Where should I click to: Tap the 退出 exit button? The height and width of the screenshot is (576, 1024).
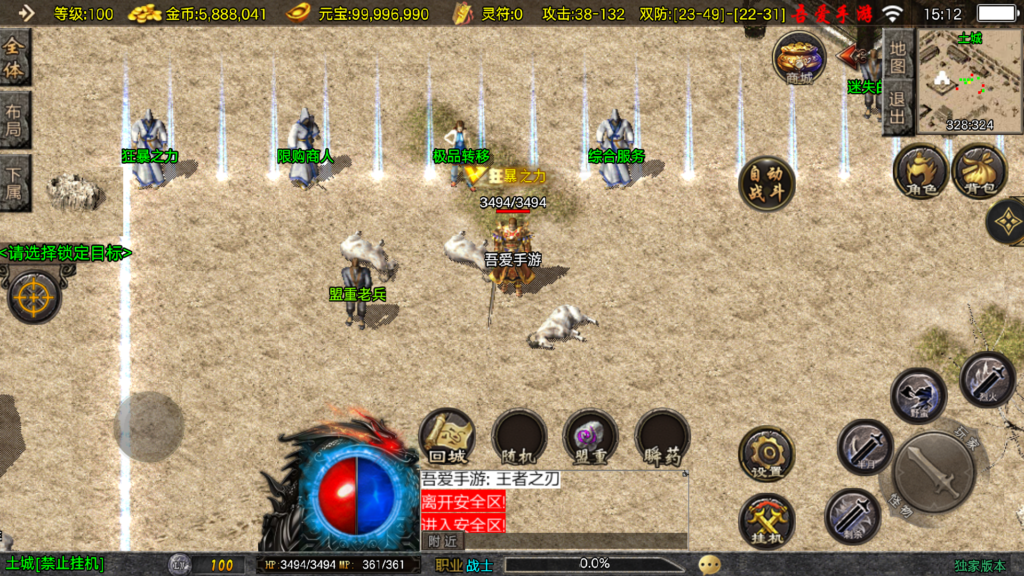[x=898, y=108]
